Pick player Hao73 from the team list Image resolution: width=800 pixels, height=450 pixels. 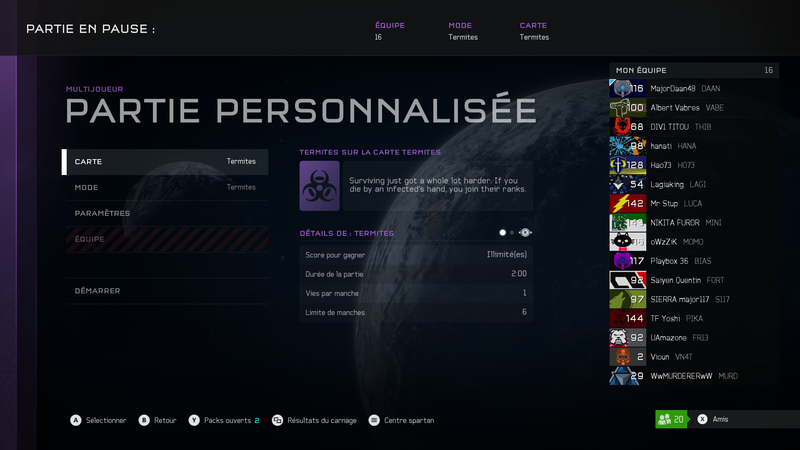pyautogui.click(x=693, y=165)
